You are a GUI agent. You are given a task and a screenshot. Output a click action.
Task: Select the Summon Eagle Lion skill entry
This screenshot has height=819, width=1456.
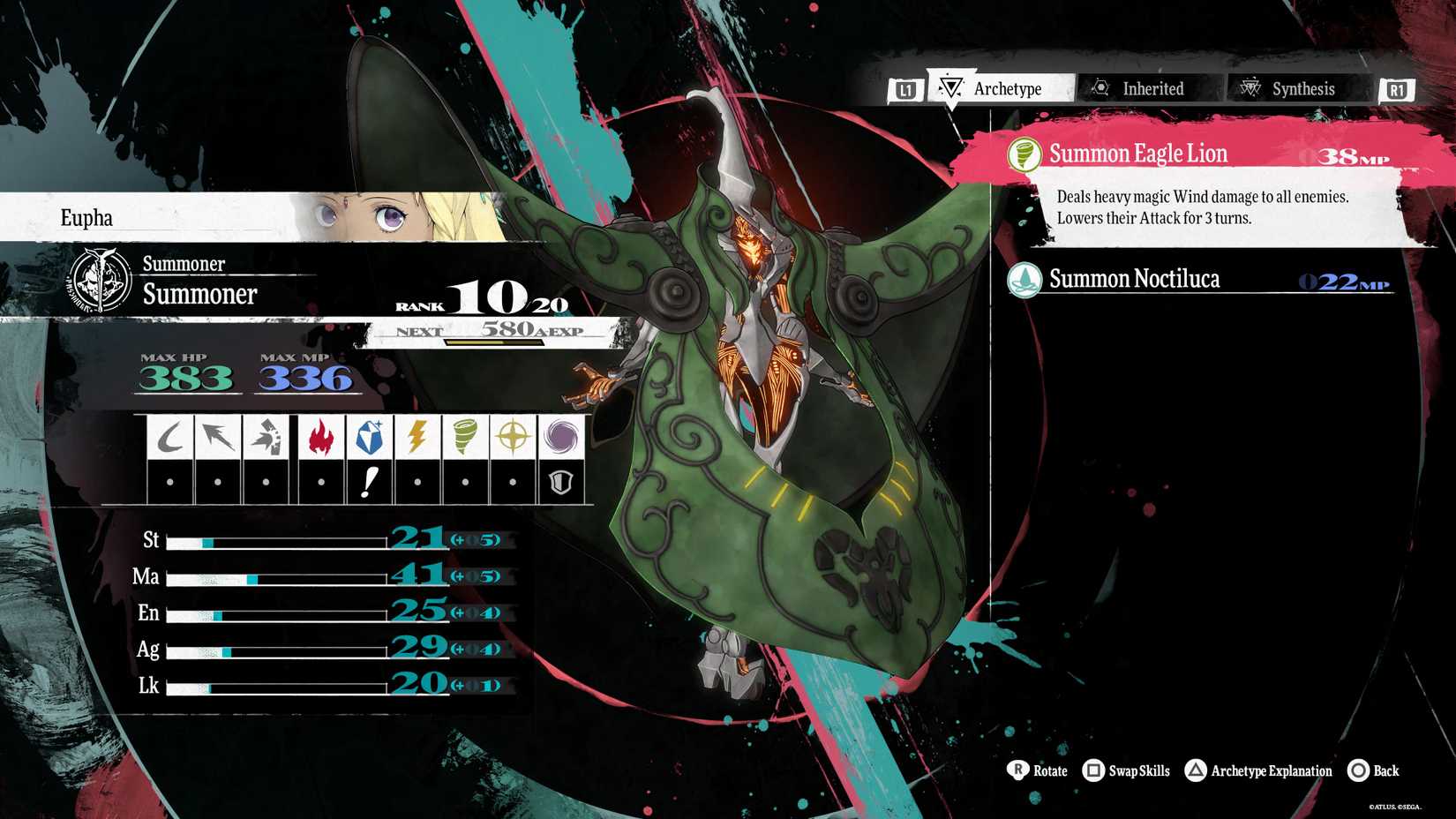(1174, 153)
